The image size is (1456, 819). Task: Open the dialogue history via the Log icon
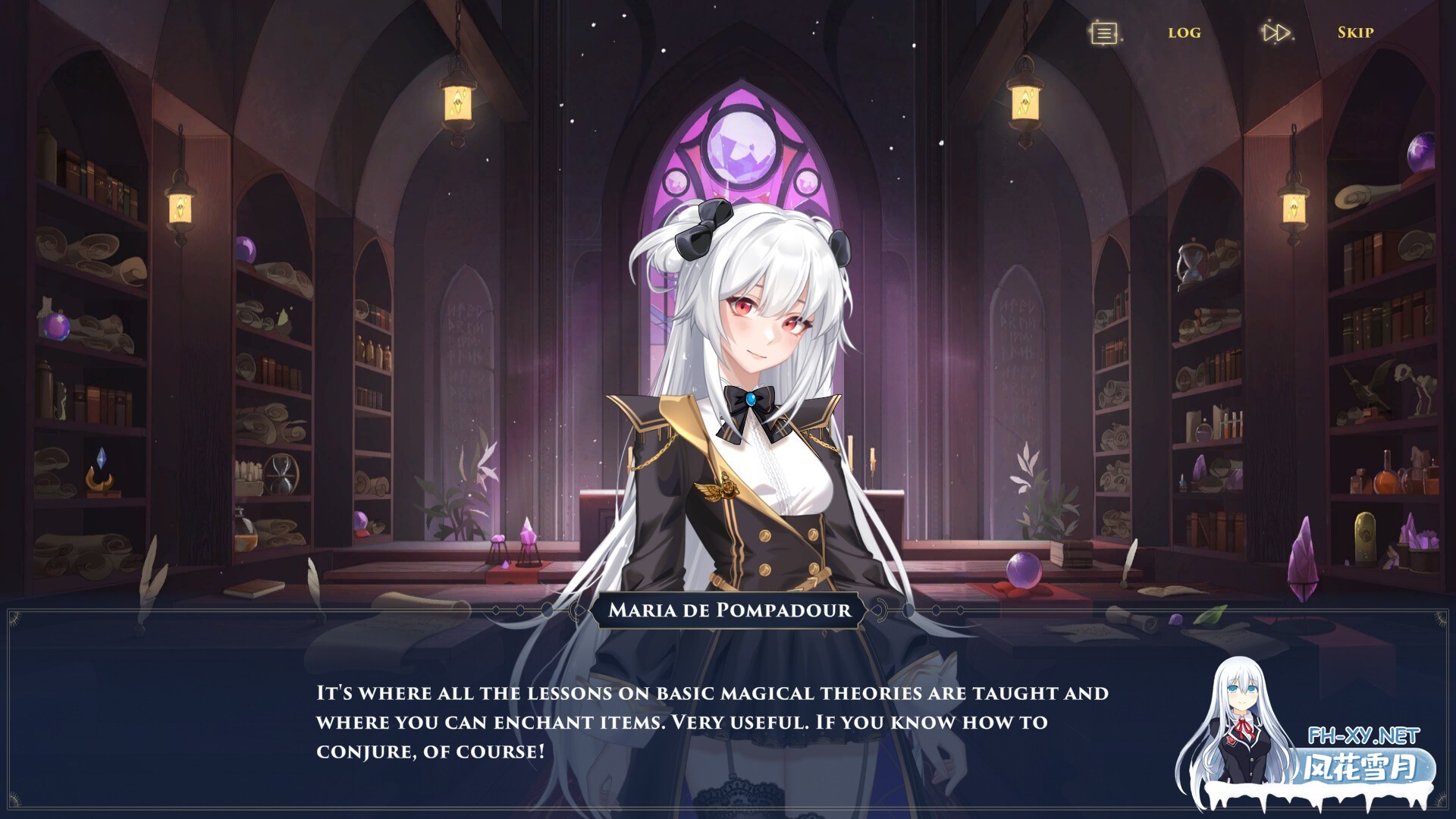tap(1185, 33)
